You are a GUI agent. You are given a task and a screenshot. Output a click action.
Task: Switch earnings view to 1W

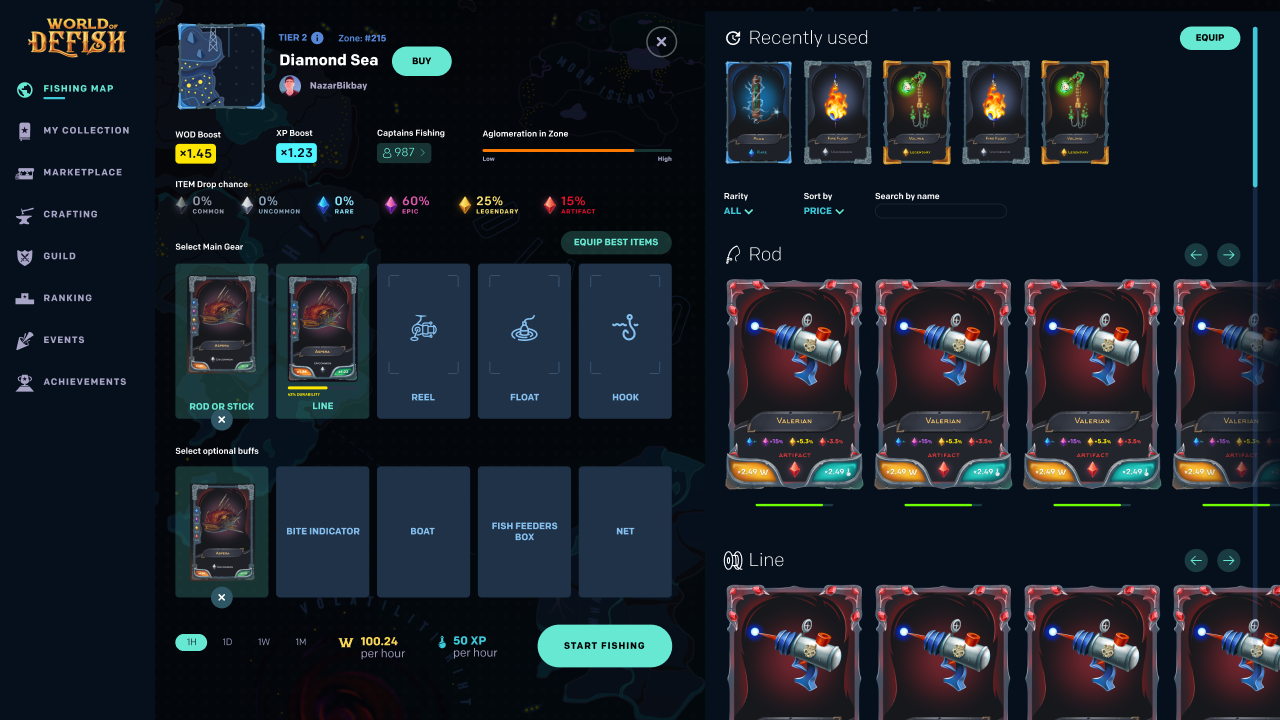(x=264, y=642)
